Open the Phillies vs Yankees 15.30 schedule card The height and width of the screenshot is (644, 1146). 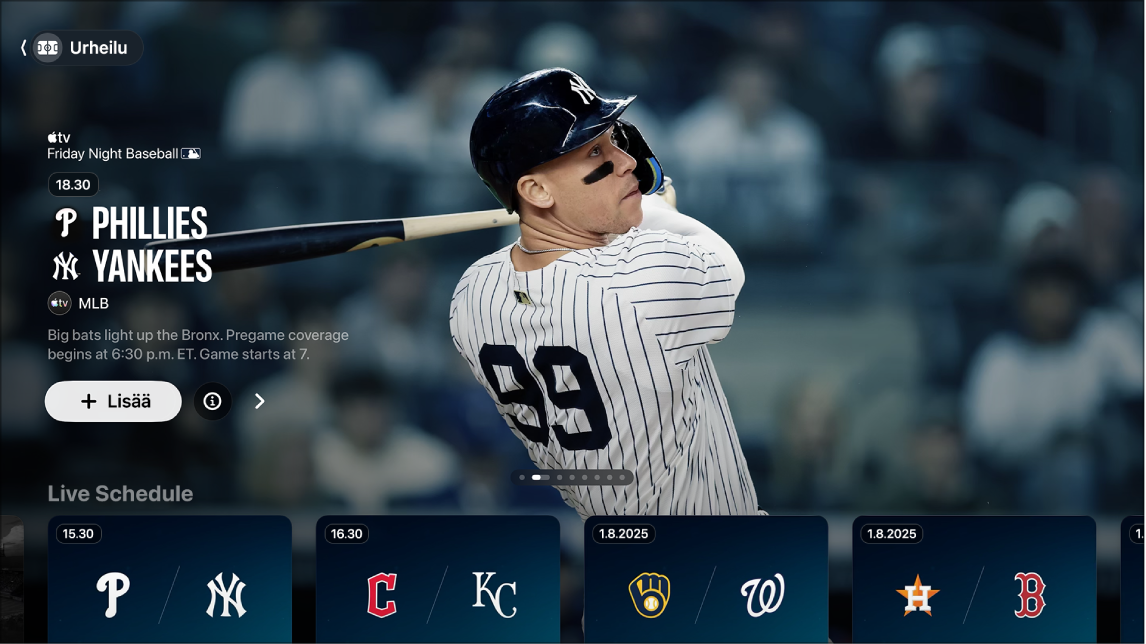click(170, 580)
